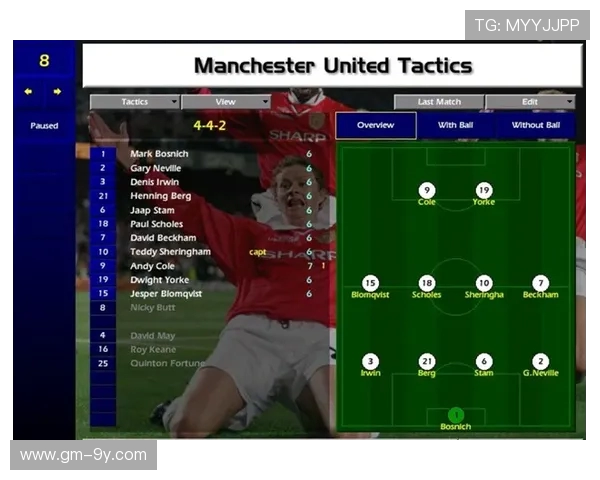Choose Teddy Sheringham from the player list
This screenshot has width=600, height=480.
(170, 252)
